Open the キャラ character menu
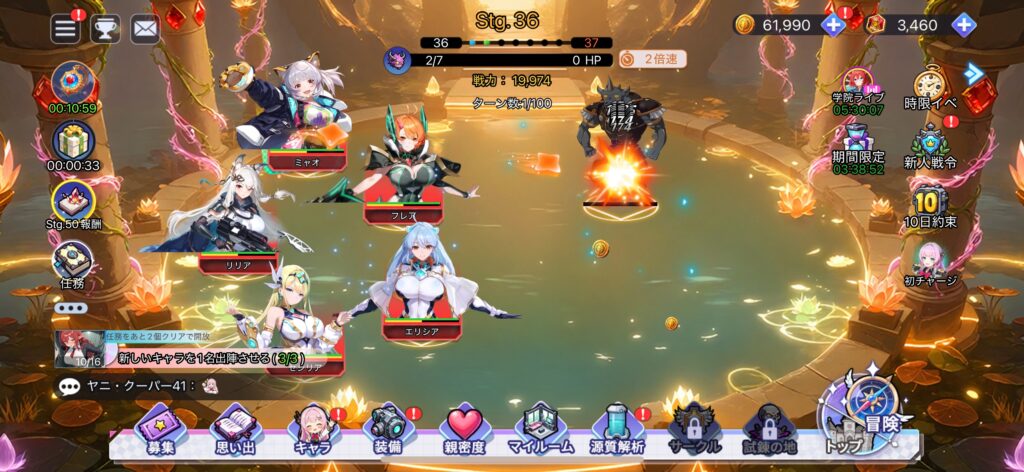The height and width of the screenshot is (472, 1024). pyautogui.click(x=312, y=431)
